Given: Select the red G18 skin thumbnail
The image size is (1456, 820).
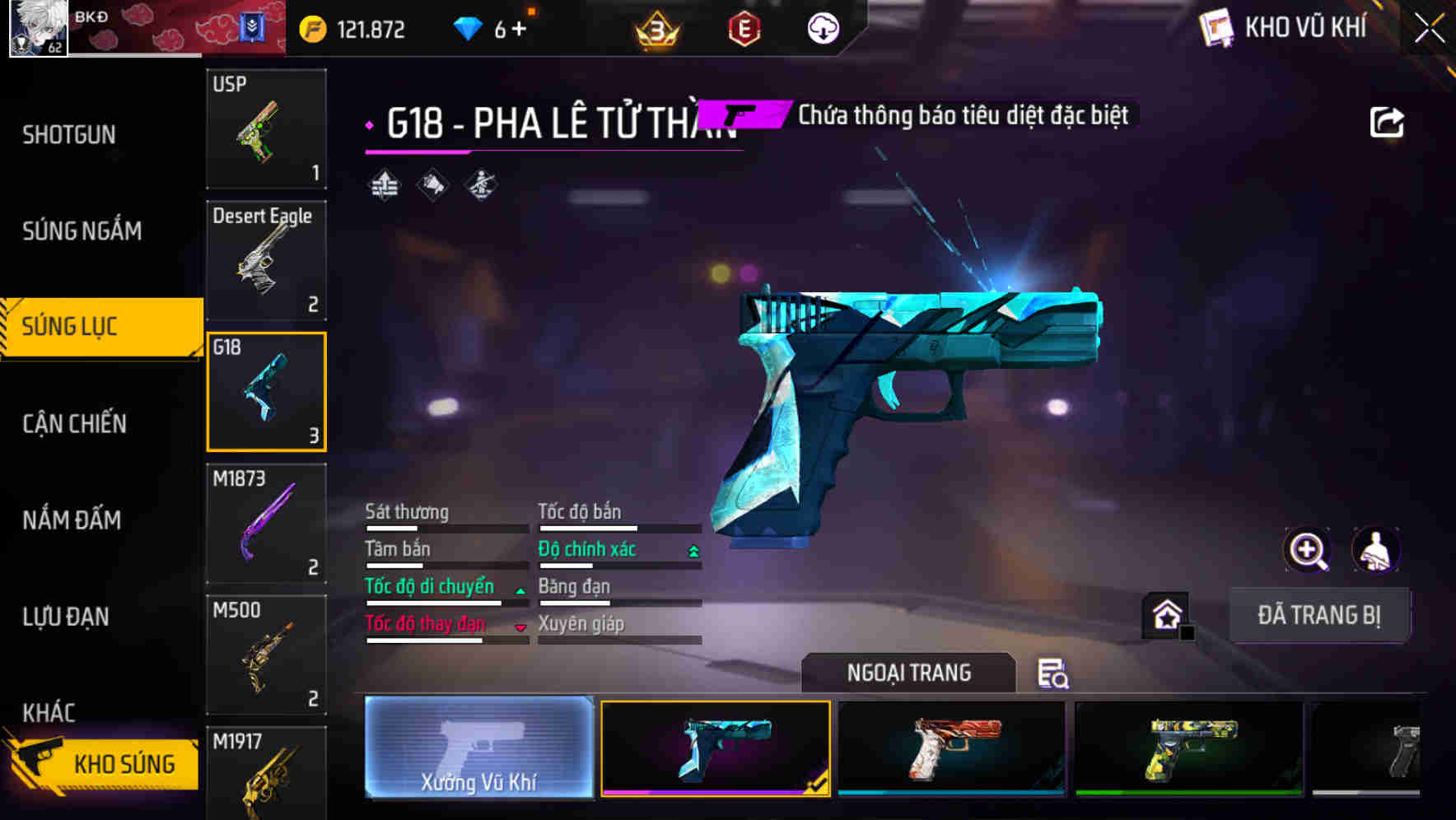Looking at the screenshot, I should [x=950, y=748].
